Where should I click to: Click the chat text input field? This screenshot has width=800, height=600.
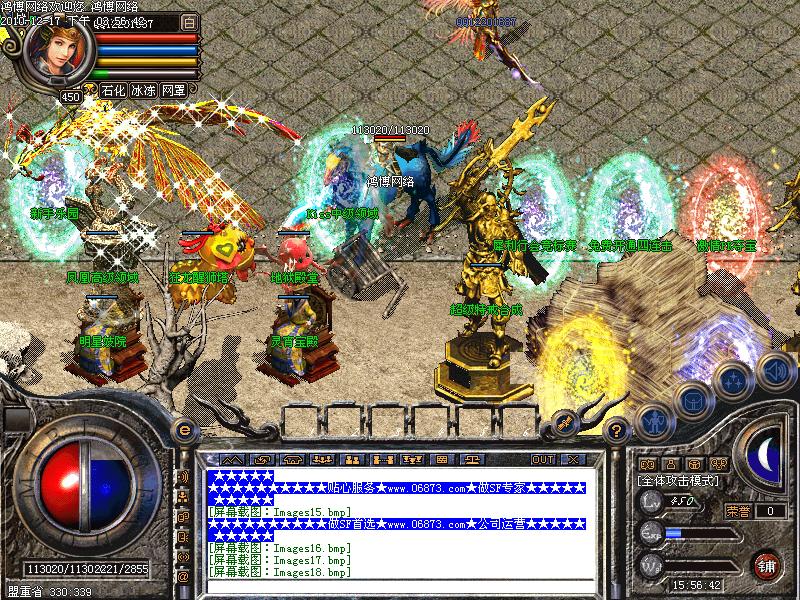click(394, 588)
